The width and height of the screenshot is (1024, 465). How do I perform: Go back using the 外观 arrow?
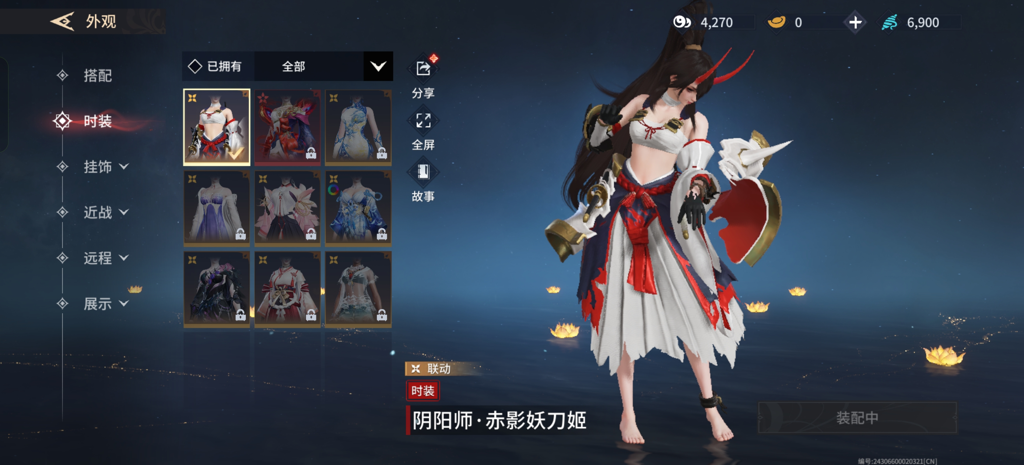(63, 21)
